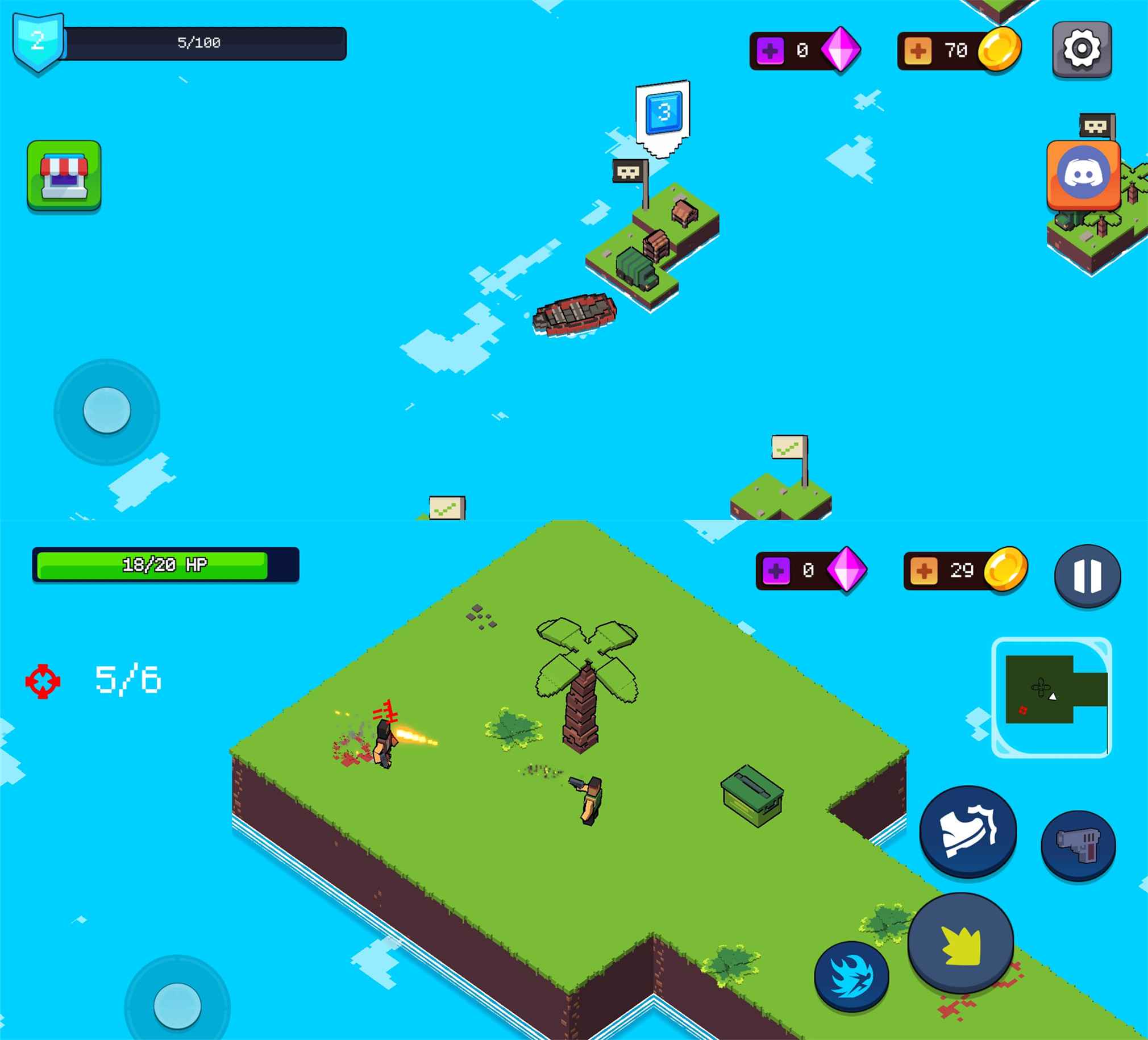This screenshot has width=1148, height=1040.
Task: Activate the winged boot dash ability
Action: pyautogui.click(x=967, y=831)
